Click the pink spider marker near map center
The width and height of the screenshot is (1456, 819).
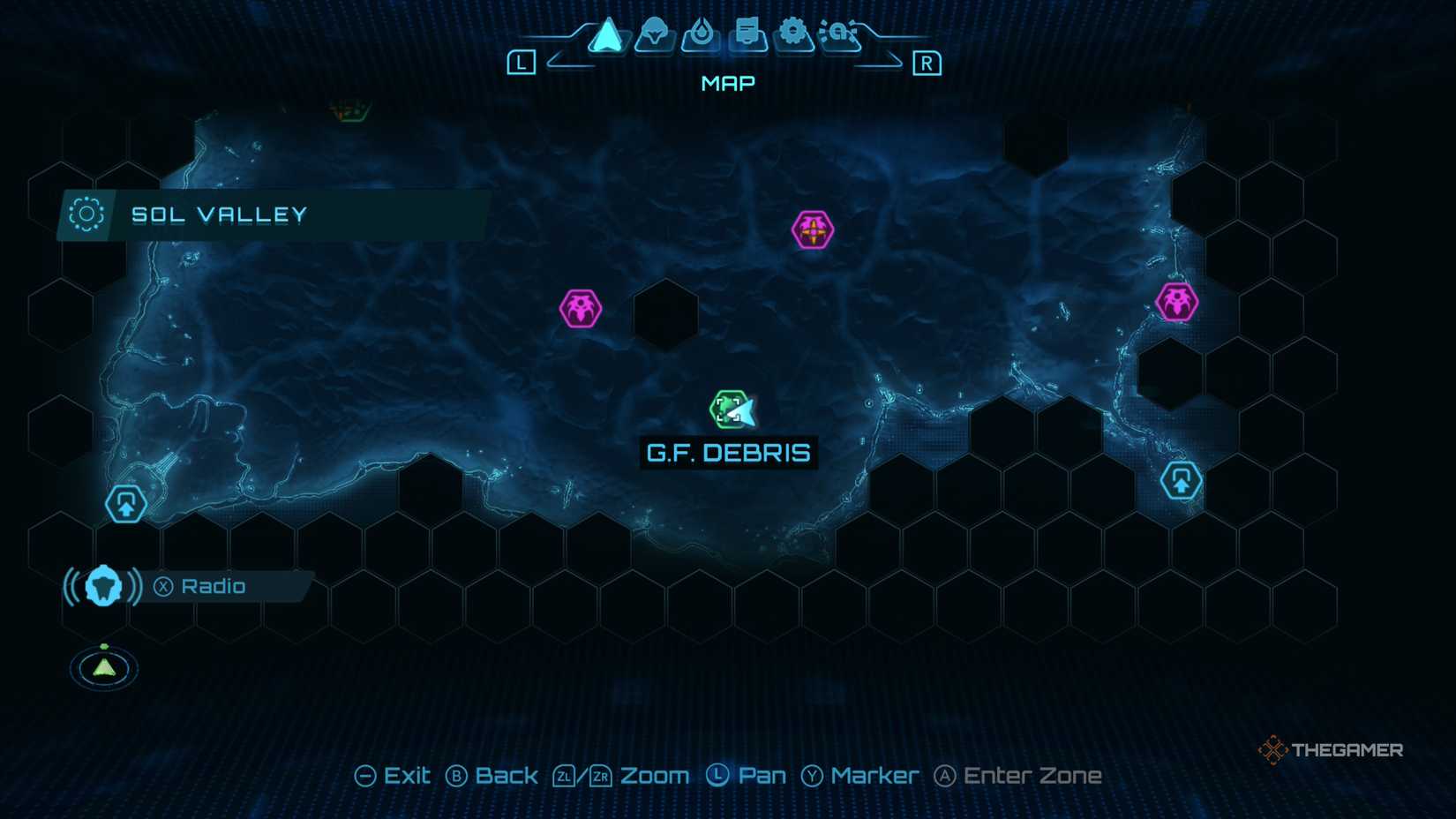click(579, 308)
